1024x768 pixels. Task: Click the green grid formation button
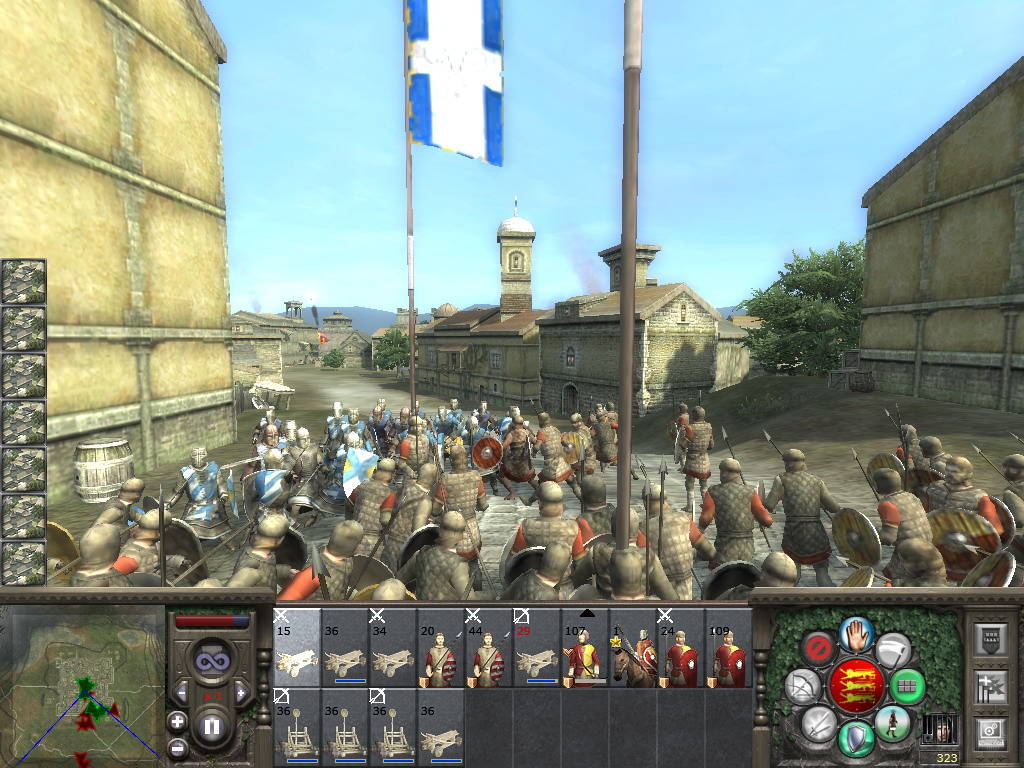[907, 687]
